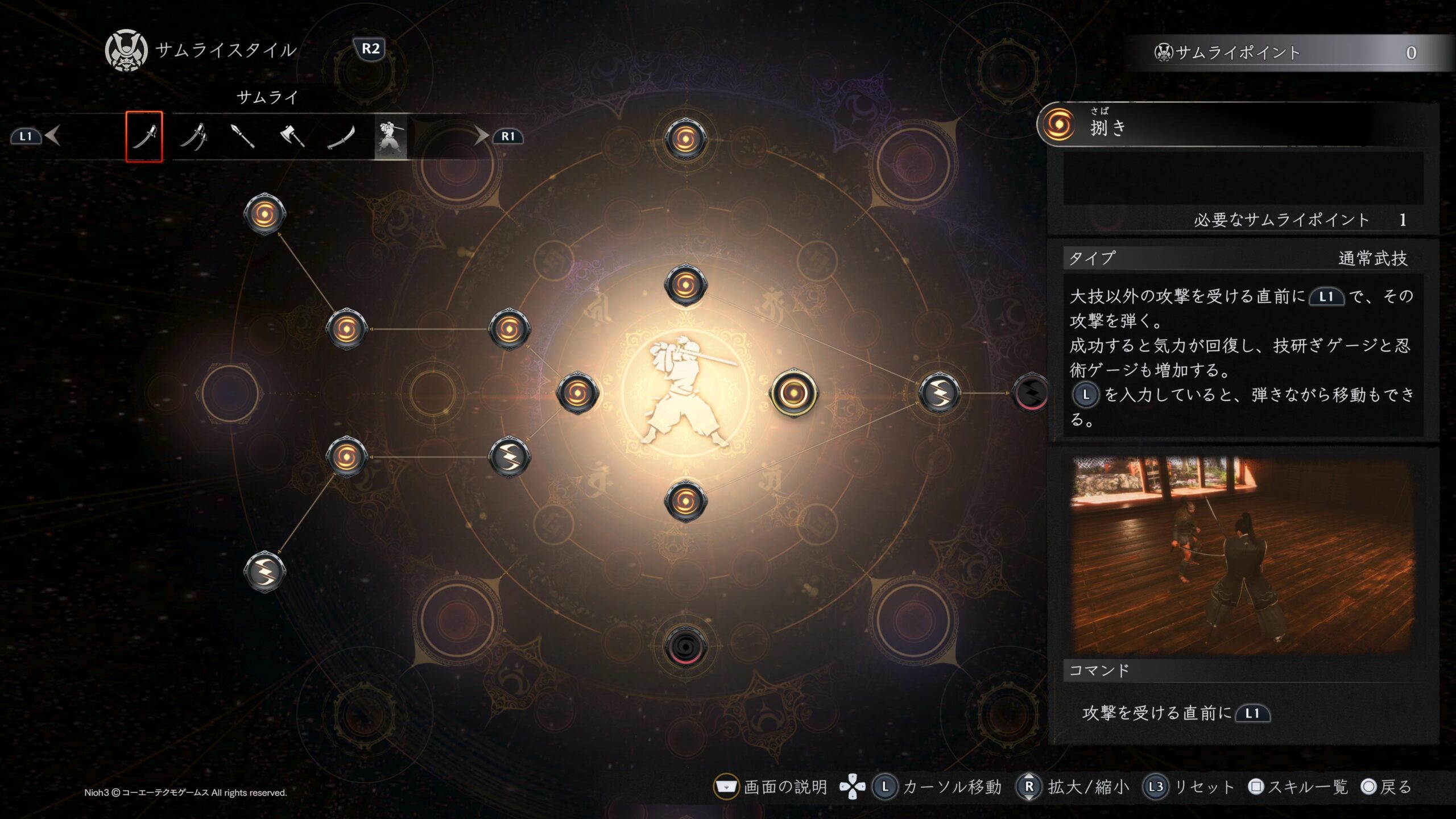Select the lightning node right of the highlighted skill
The height and width of the screenshot is (819, 1456).
pos(939,392)
